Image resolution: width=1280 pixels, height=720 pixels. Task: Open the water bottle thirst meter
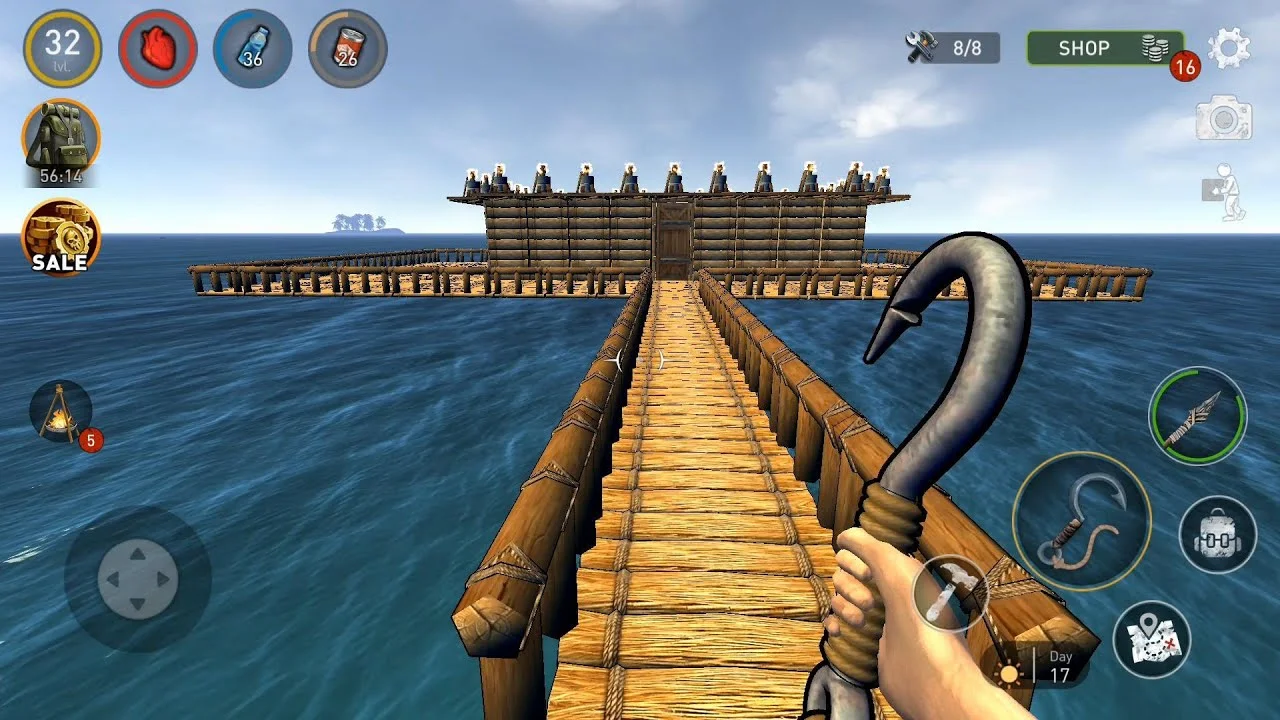tap(252, 49)
